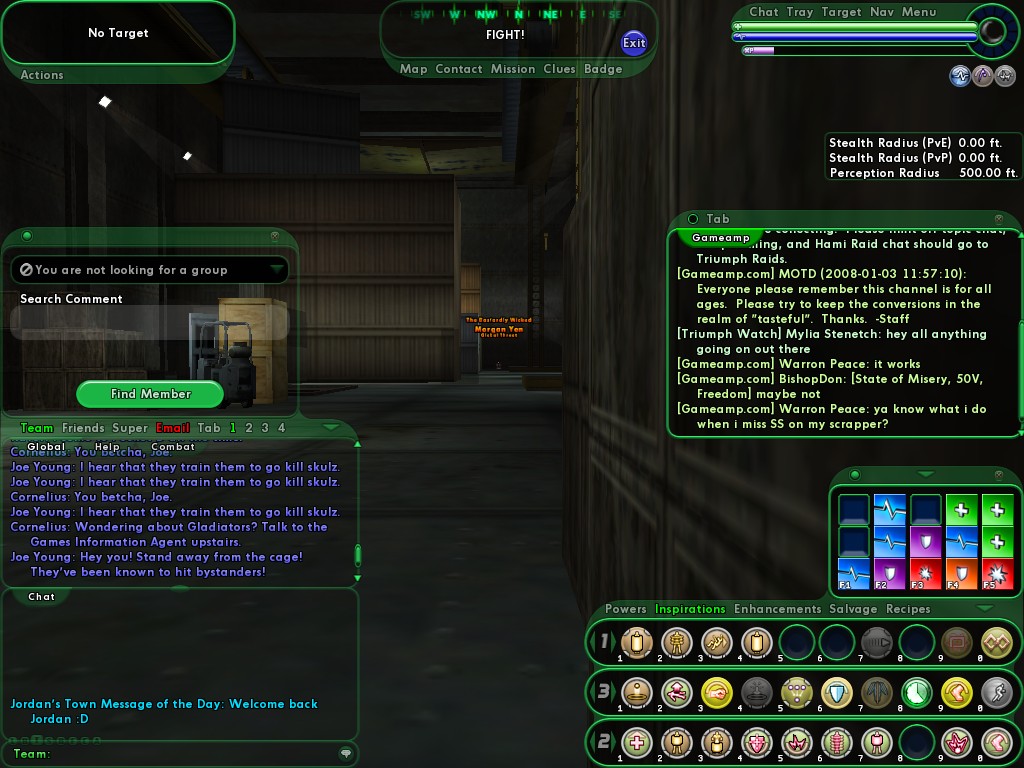This screenshot has height=768, width=1024.
Task: Open the Clues window
Action: click(559, 69)
